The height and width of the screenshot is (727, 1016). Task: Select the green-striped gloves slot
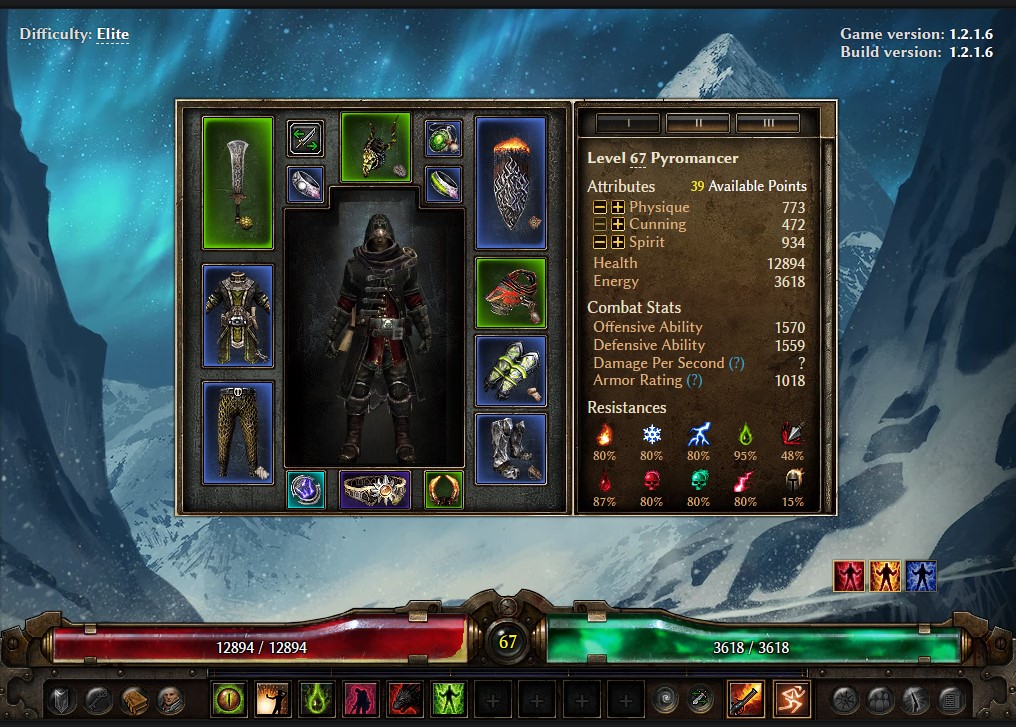click(x=510, y=370)
